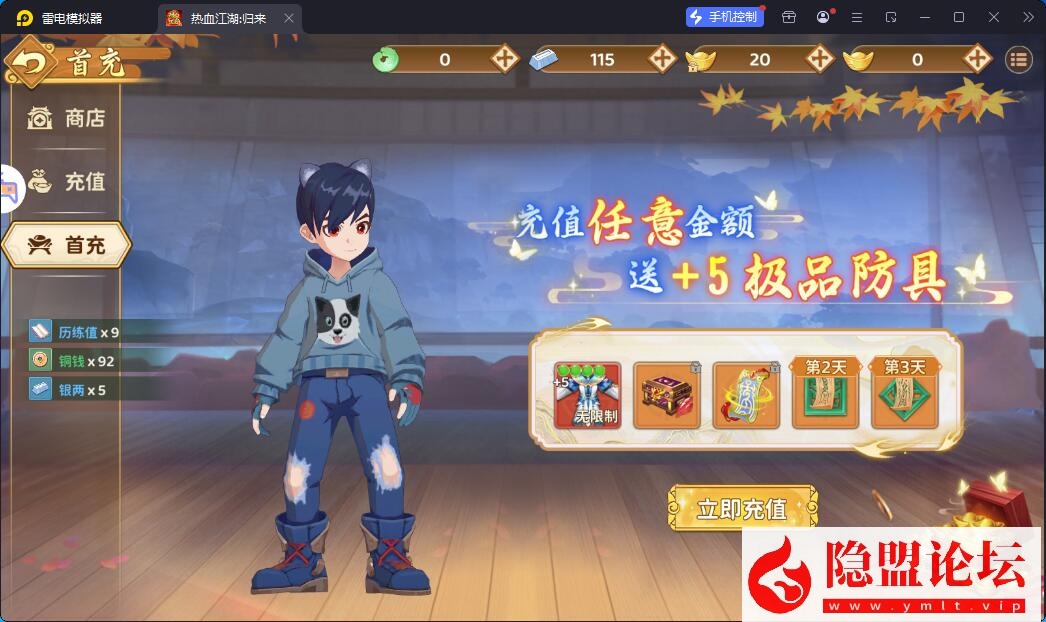Open the 手机控制 phone control button

(725, 17)
